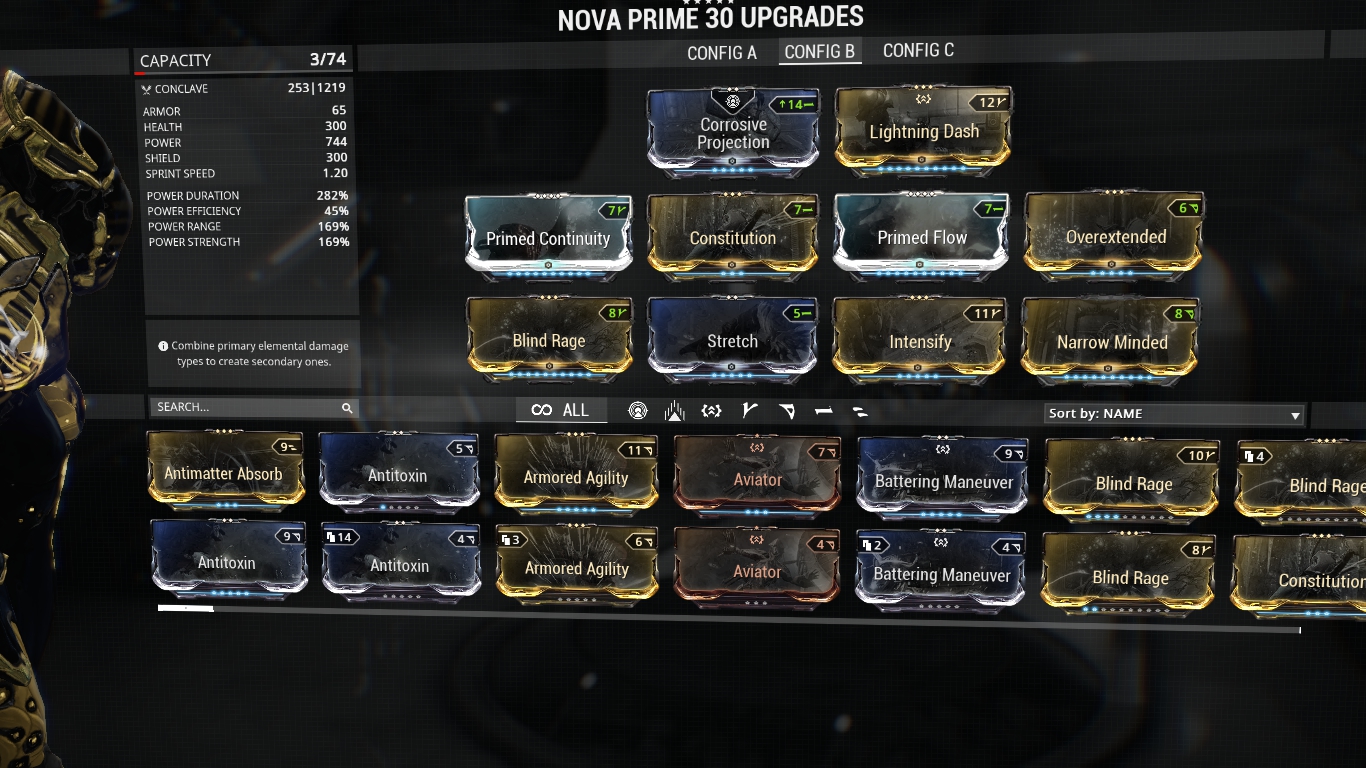Click the Vazarin bar-shaped polarity filter
Image resolution: width=1366 pixels, height=768 pixels.
(822, 411)
